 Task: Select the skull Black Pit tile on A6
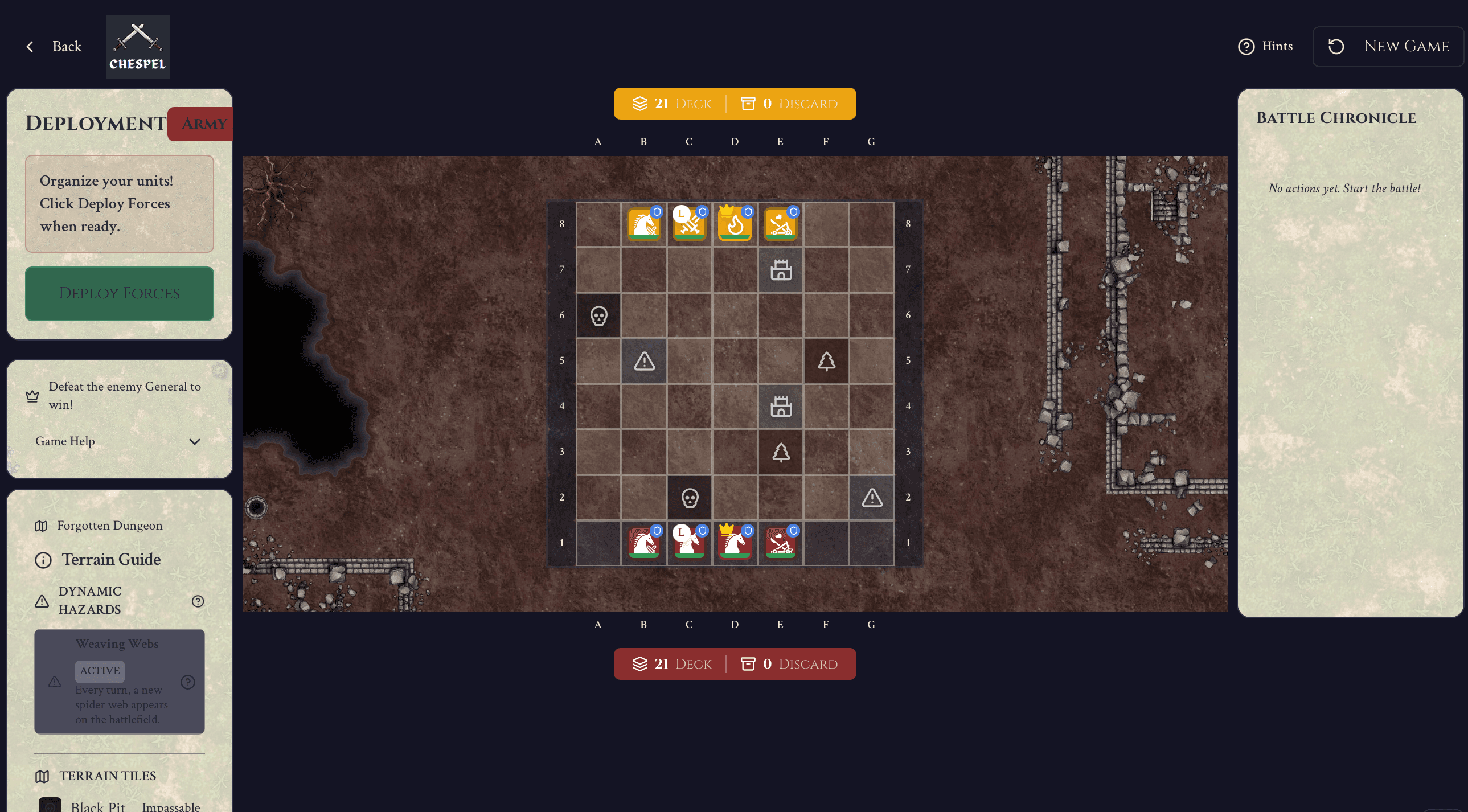[598, 315]
